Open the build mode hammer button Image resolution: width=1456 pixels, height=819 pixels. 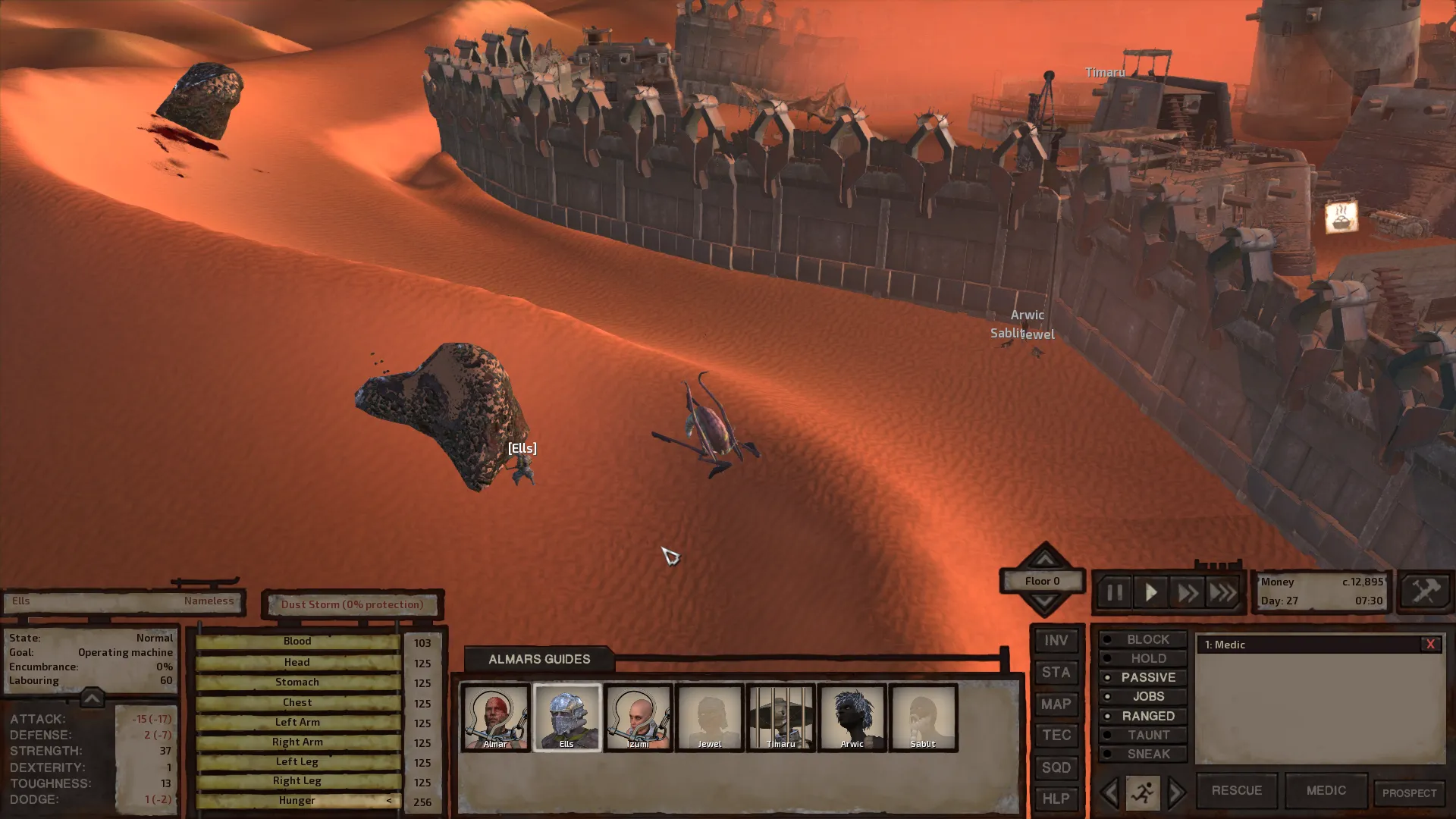click(x=1425, y=591)
